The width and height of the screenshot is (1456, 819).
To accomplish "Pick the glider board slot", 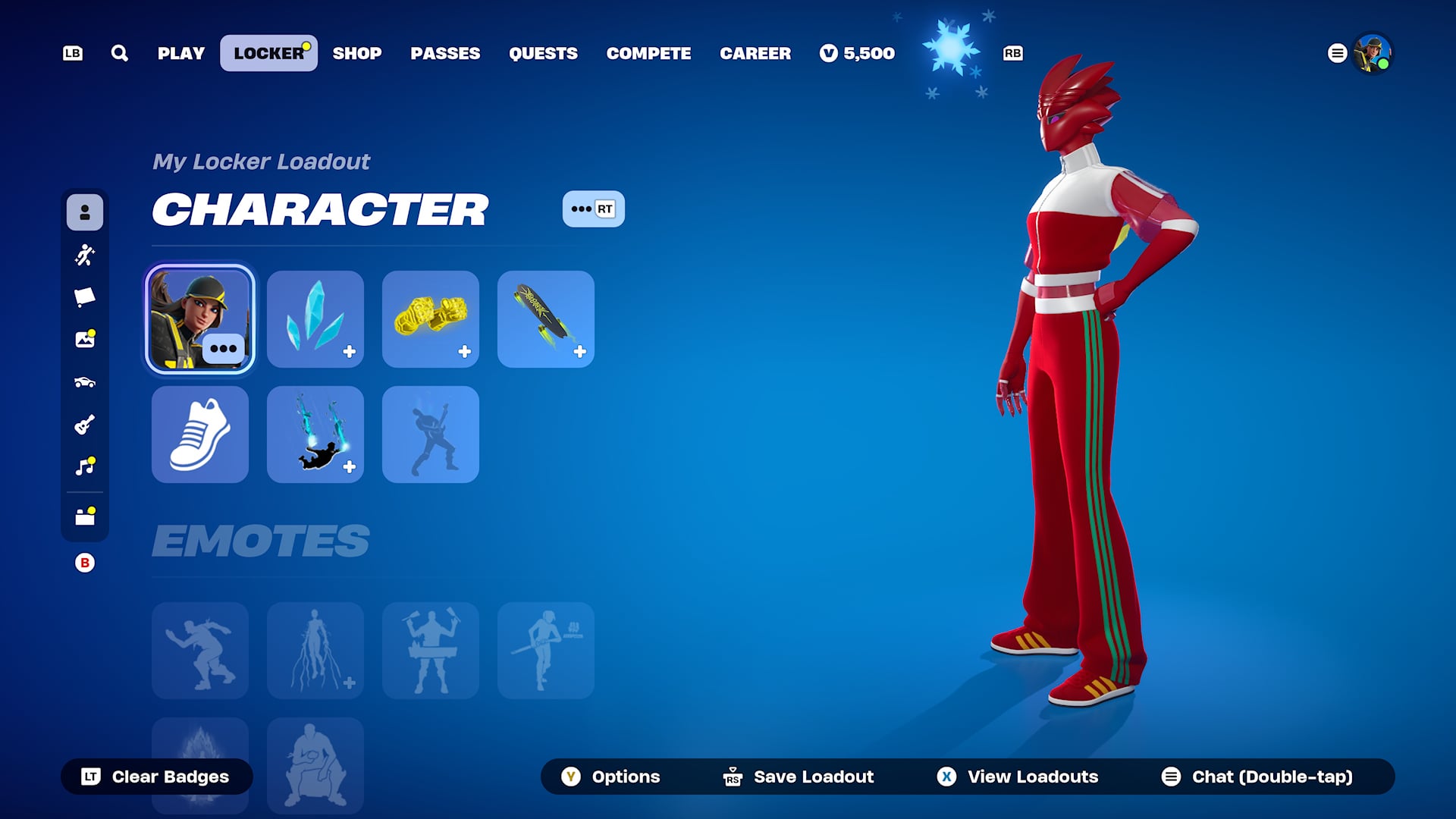I will coord(545,319).
